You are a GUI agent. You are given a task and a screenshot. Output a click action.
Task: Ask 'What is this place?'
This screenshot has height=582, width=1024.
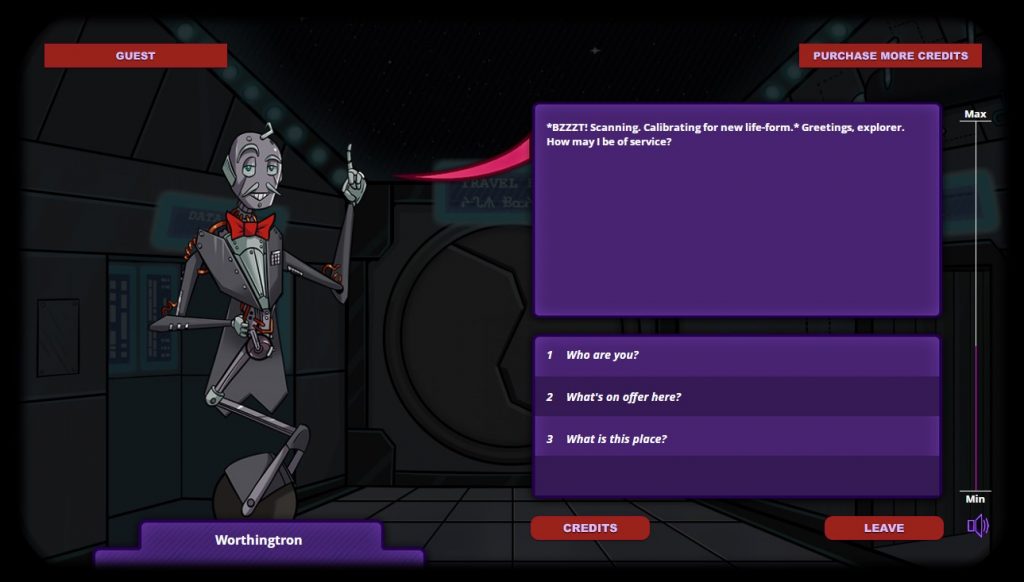pos(616,439)
